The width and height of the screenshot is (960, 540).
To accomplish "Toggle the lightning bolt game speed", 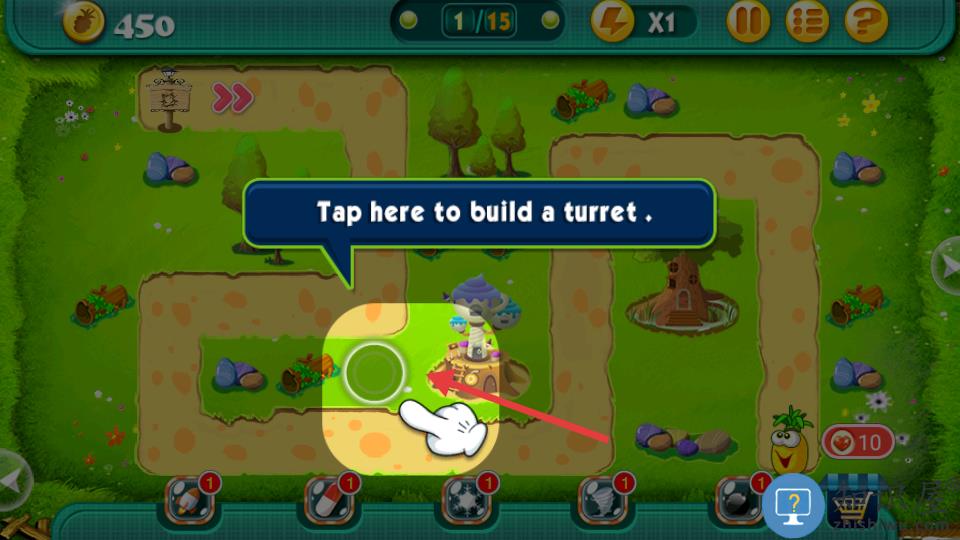I will tap(612, 21).
